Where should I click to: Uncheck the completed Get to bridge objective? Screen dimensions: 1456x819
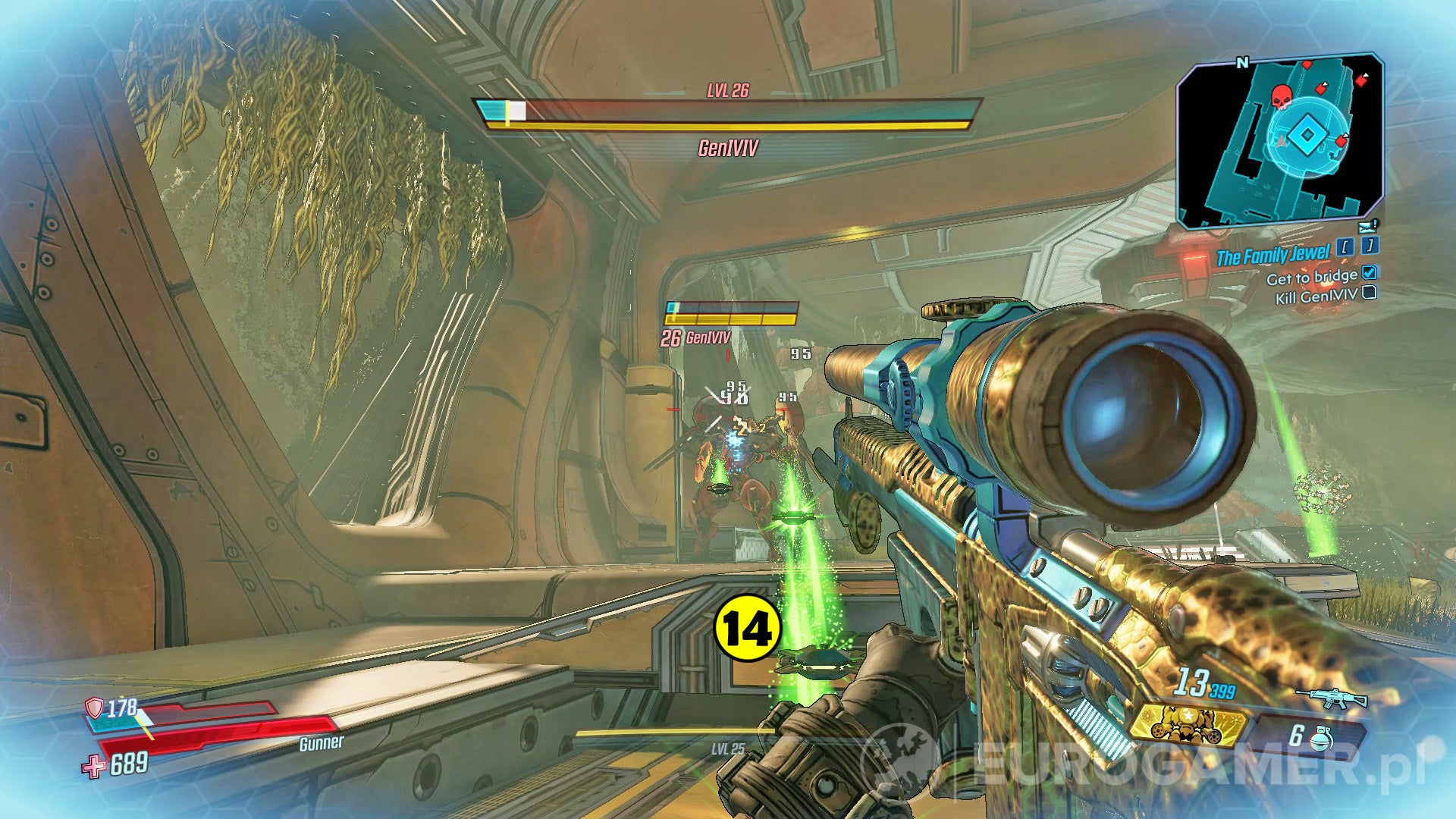(x=1369, y=275)
